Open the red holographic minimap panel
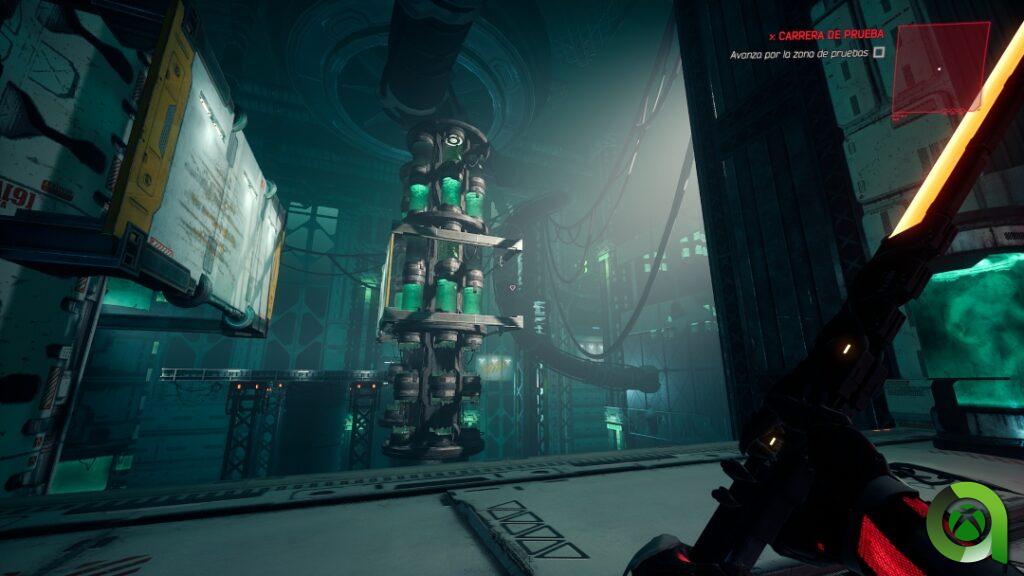 pos(938,68)
